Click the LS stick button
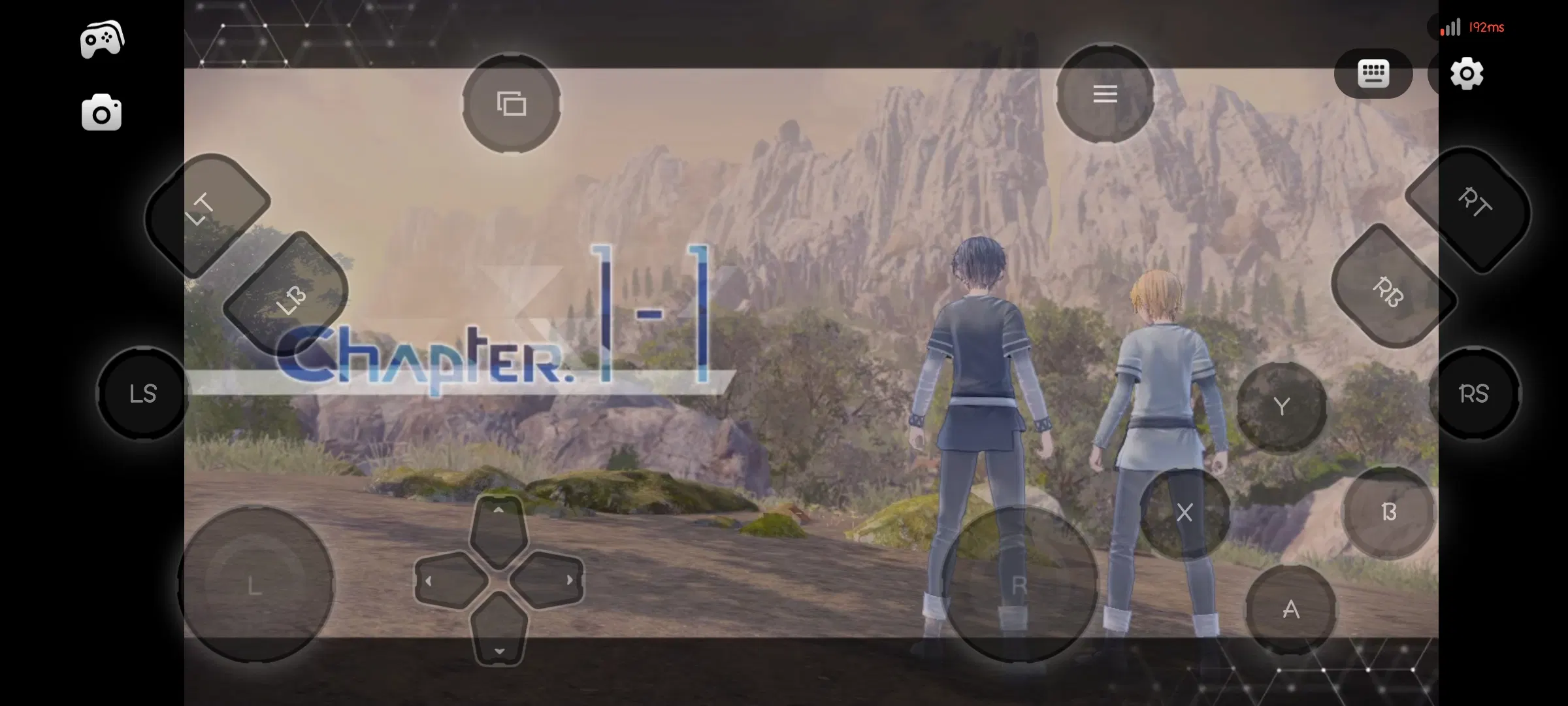Screen dimensions: 1568x706 [x=143, y=394]
